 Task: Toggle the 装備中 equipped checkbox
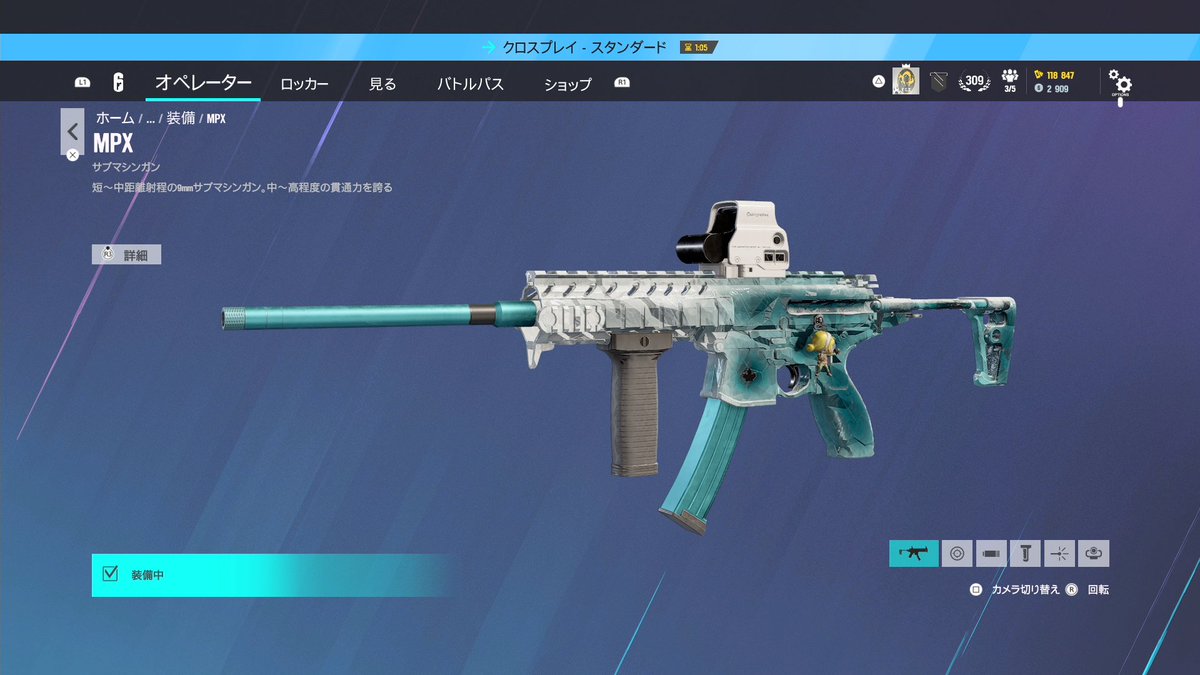tap(111, 574)
